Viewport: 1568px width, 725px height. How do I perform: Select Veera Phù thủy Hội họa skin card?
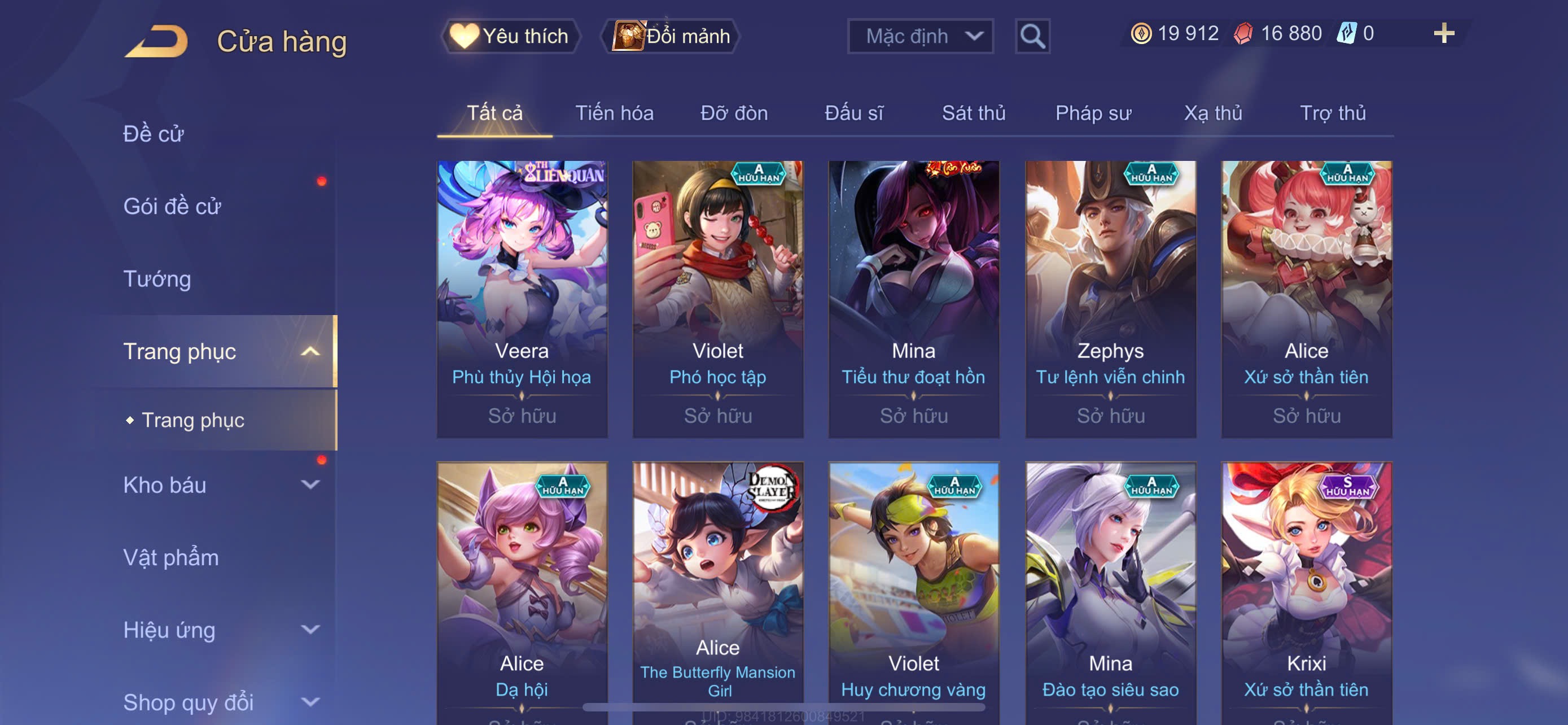click(522, 298)
